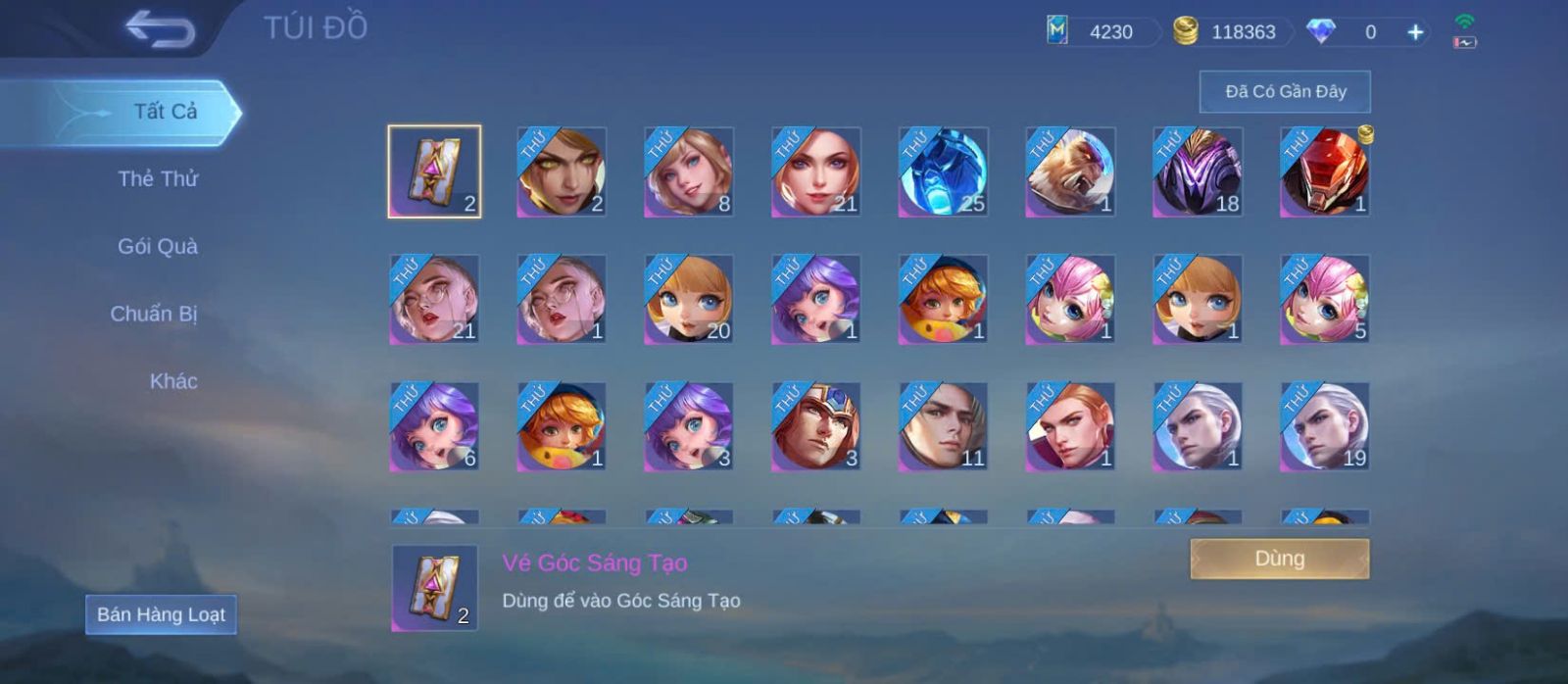Click the Bán Hàng Loạt button
Screen dimensions: 1568x684
pos(161,615)
